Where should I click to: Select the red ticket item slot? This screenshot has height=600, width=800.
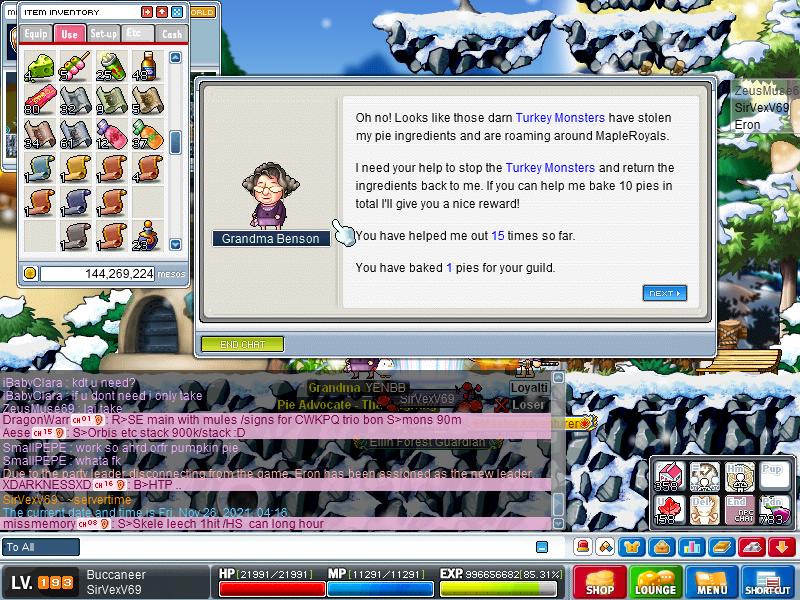click(38, 99)
